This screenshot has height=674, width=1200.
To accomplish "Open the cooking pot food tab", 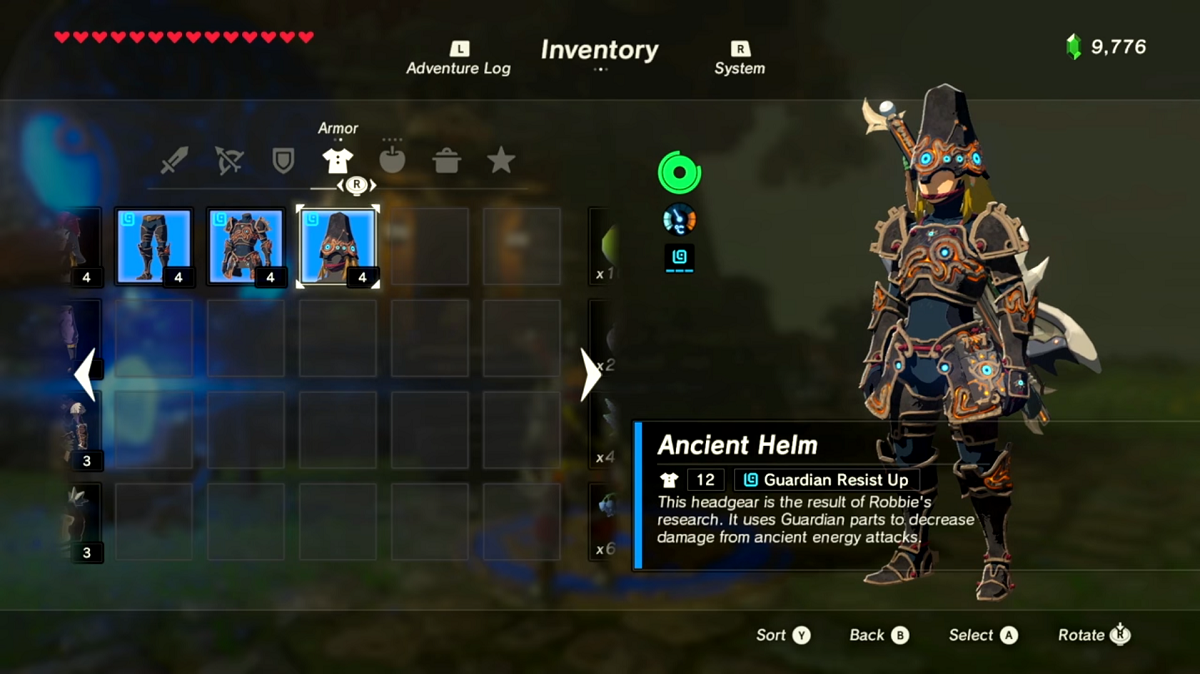I will [x=446, y=161].
